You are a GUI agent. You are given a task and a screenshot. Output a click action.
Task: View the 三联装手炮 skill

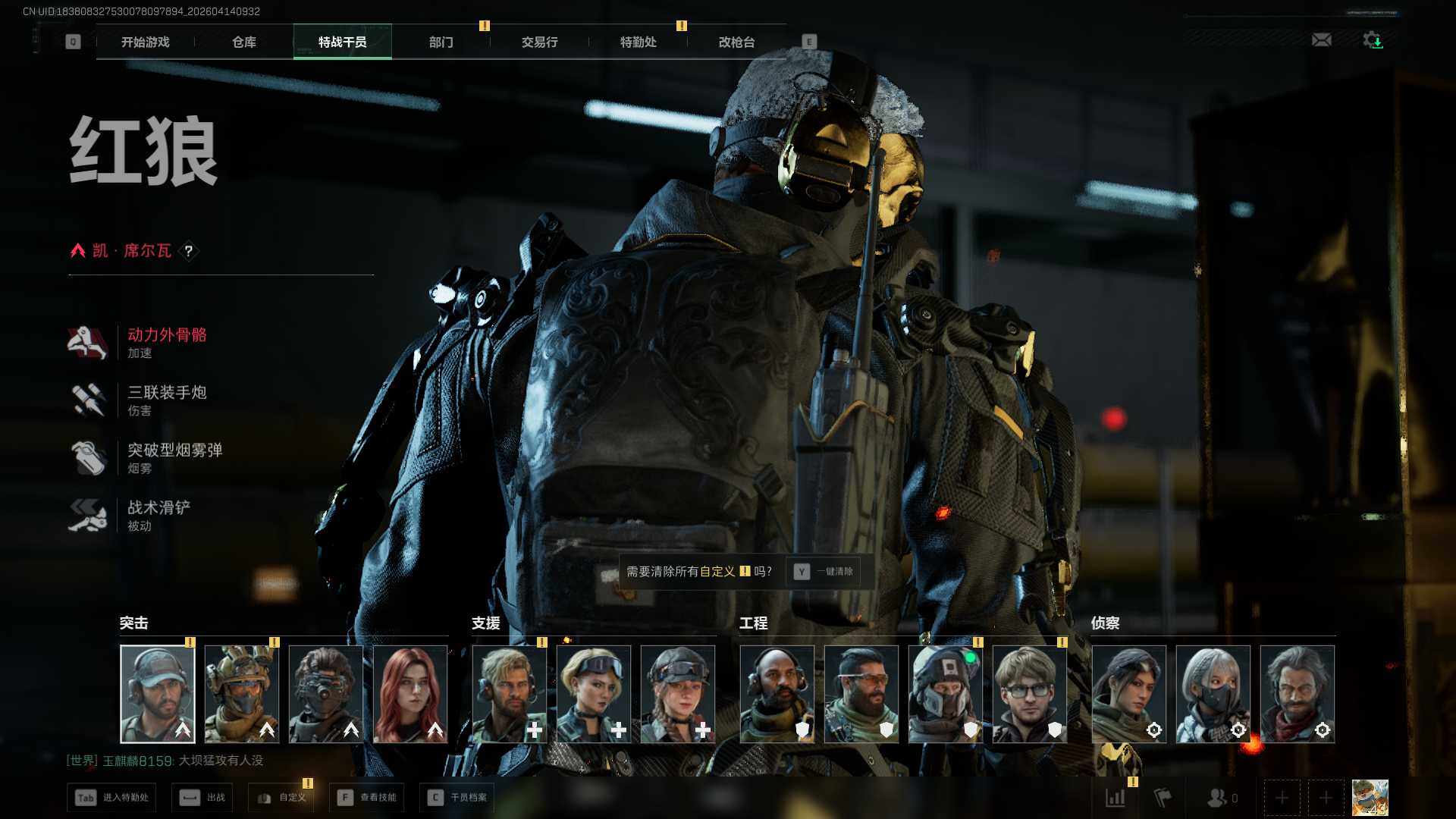pos(166,393)
